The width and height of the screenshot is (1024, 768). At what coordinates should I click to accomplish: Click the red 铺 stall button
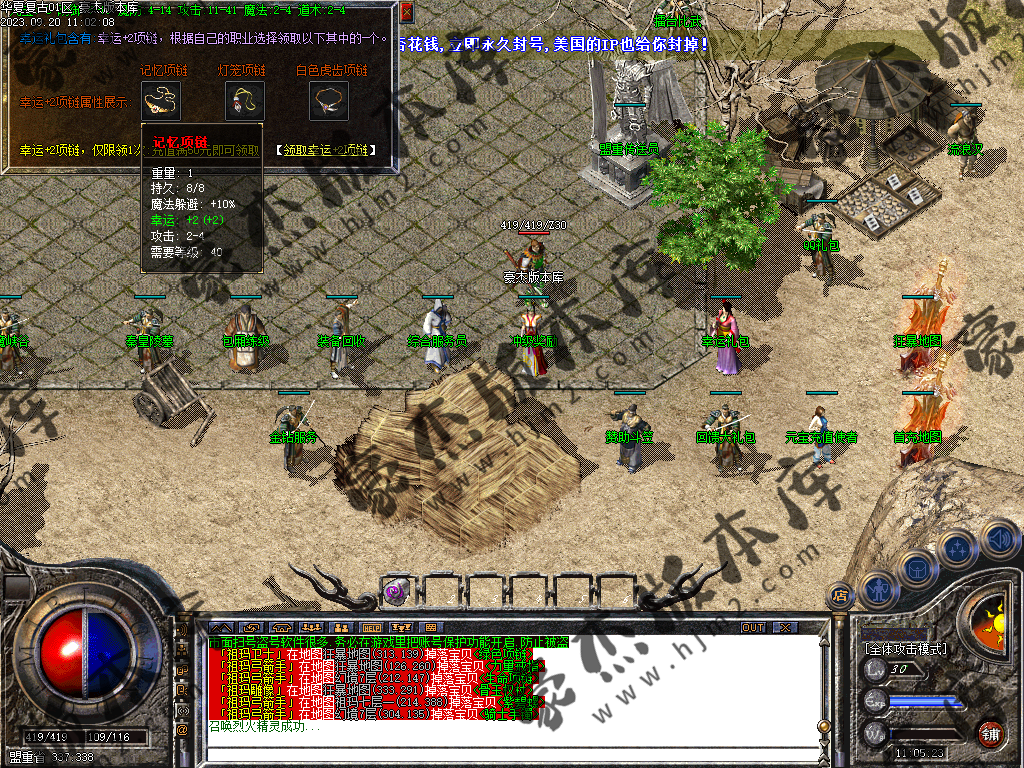990,733
